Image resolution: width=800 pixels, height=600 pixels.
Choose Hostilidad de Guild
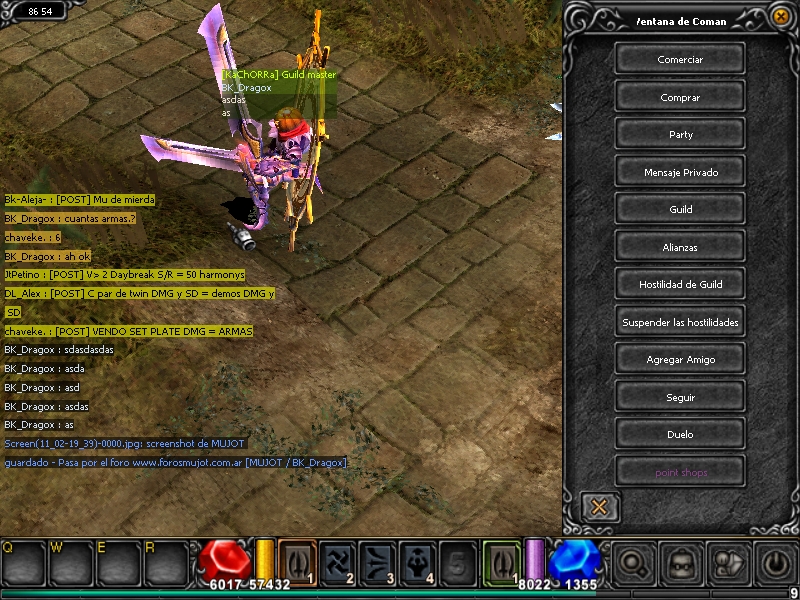680,284
